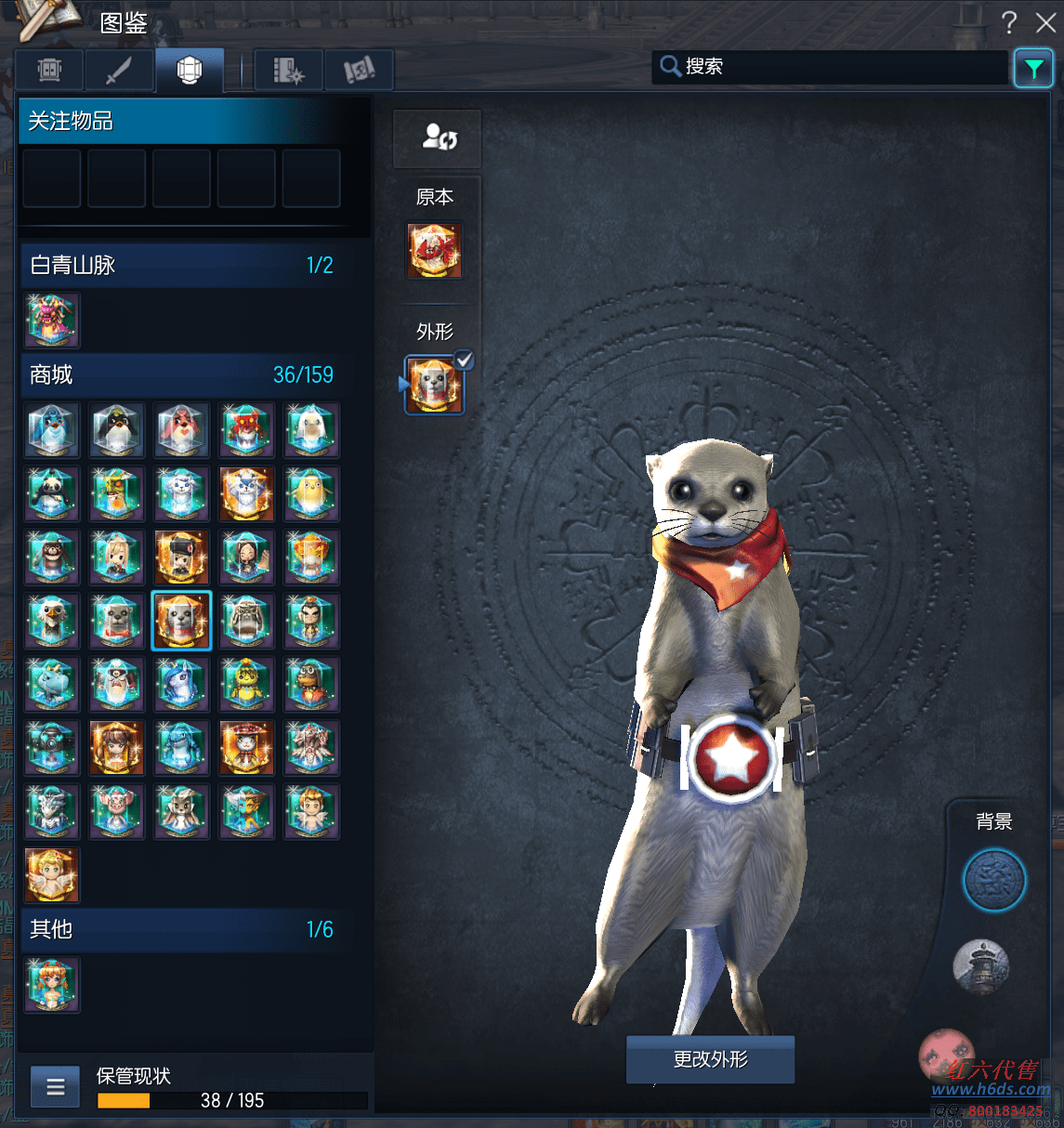Choose the yellow chick pet icon
1064x1128 pixels.
311,494
